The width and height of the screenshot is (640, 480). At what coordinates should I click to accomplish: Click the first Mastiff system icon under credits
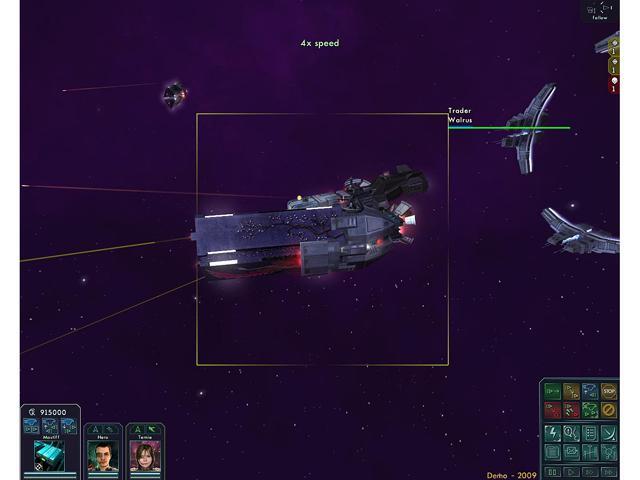point(31,426)
